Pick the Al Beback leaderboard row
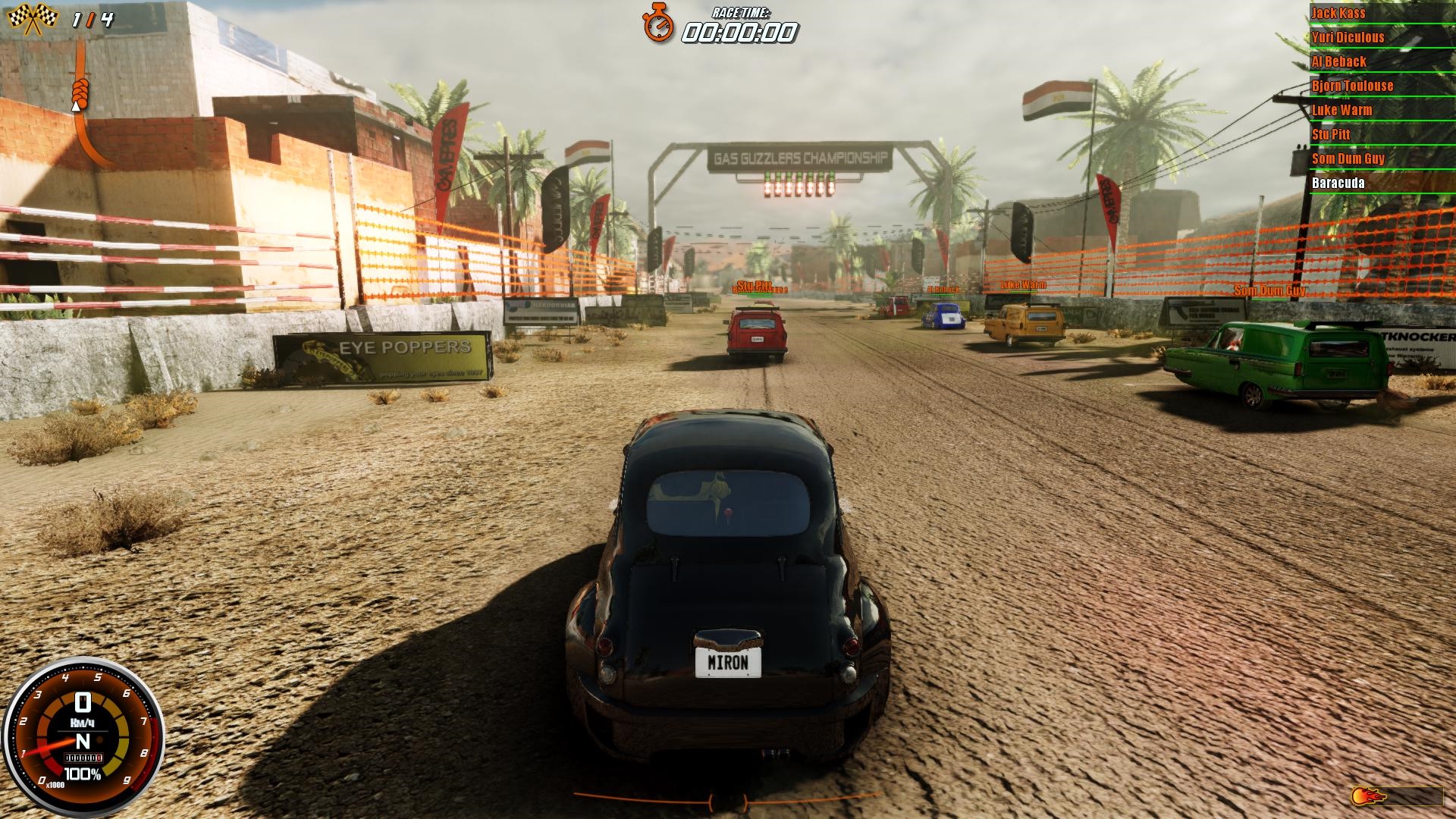Viewport: 1456px width, 819px height. pos(1338,61)
